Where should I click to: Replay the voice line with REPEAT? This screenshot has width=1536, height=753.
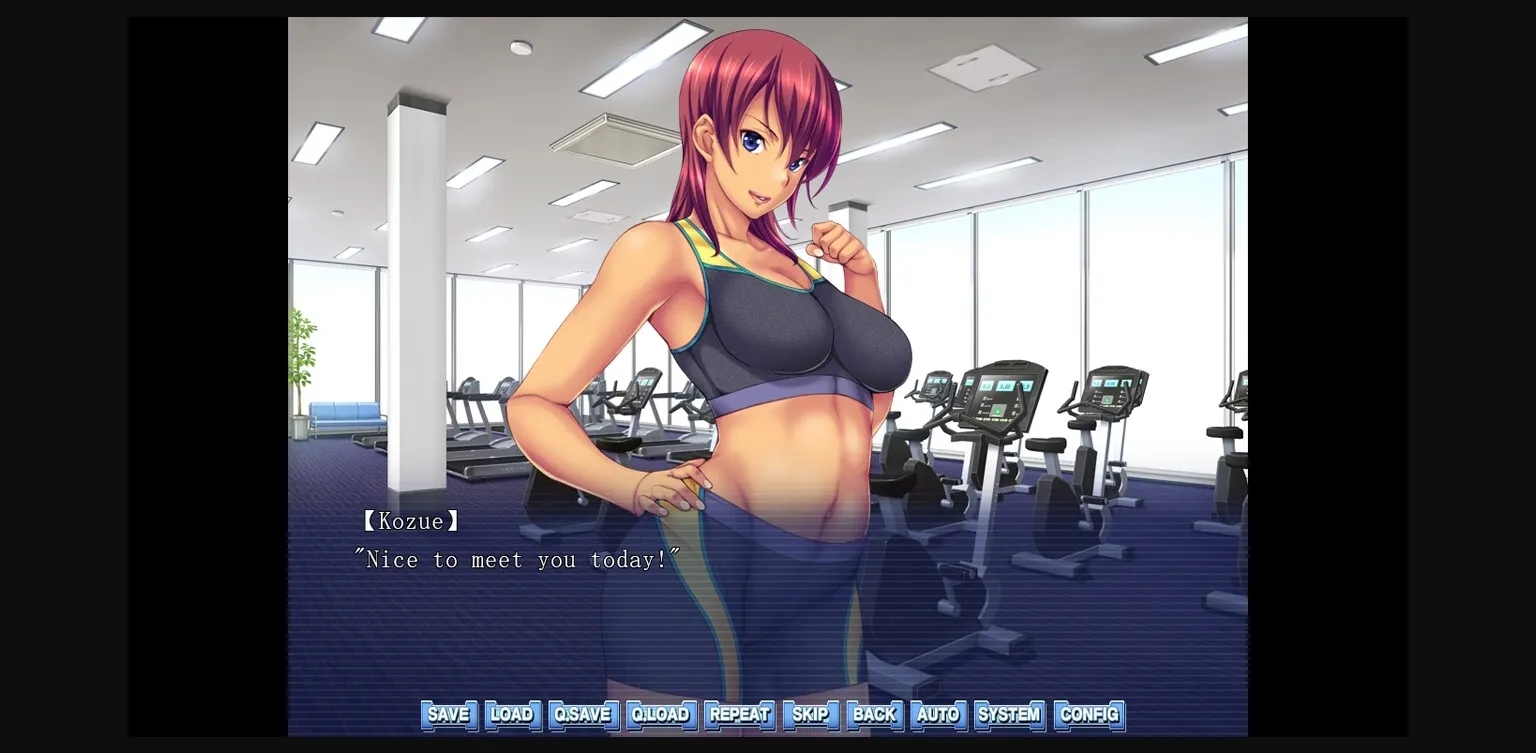[739, 715]
